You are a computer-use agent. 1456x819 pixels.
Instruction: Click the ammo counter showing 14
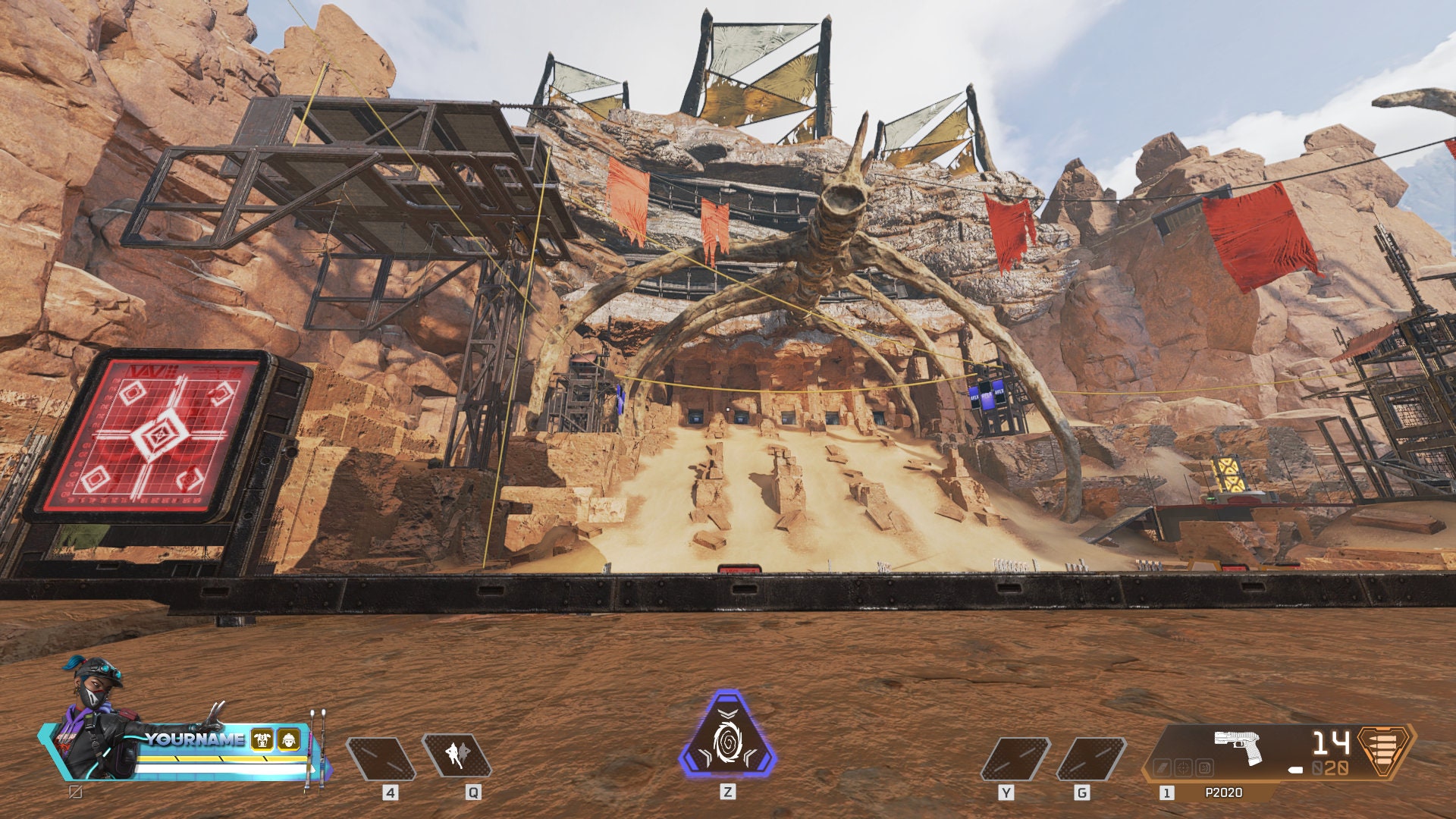1330,742
